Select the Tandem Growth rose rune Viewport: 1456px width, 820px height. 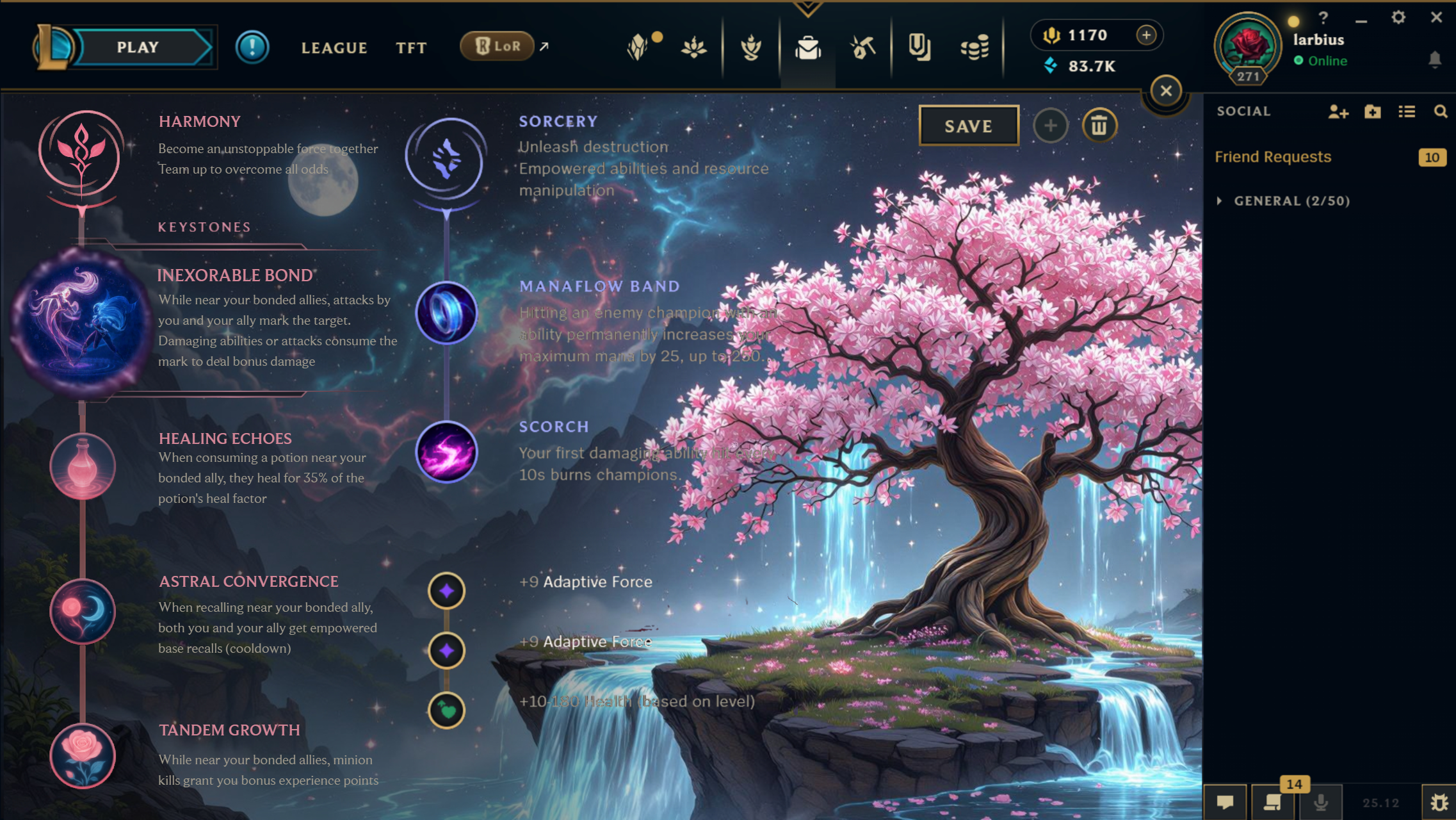coord(83,756)
